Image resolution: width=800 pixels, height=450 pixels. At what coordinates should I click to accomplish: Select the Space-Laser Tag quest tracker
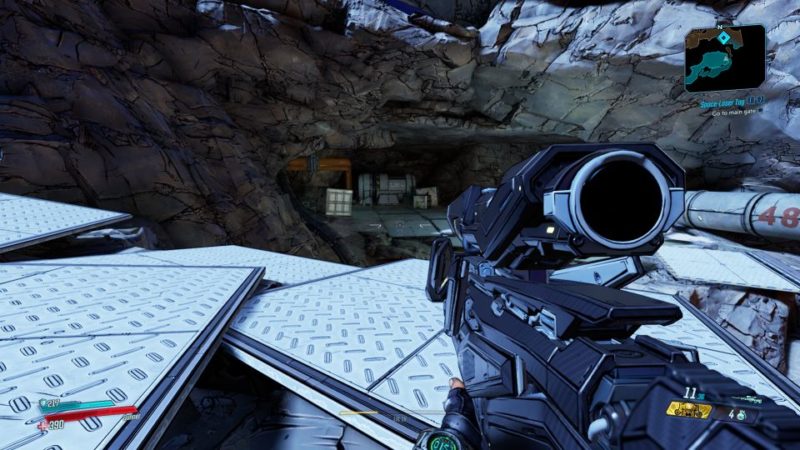click(x=724, y=102)
